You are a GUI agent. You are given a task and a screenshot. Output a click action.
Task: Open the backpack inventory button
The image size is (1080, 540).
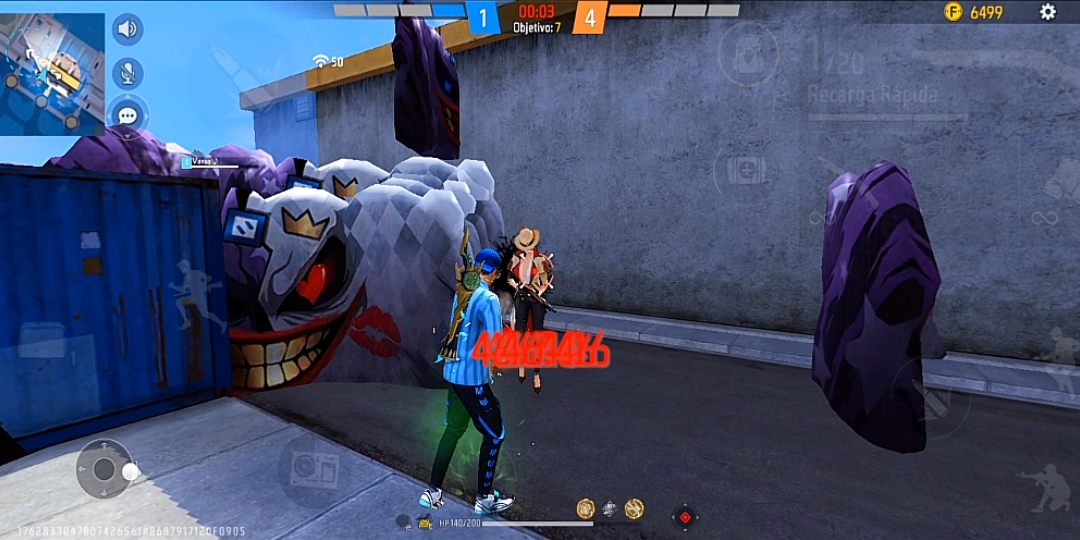[x=748, y=55]
